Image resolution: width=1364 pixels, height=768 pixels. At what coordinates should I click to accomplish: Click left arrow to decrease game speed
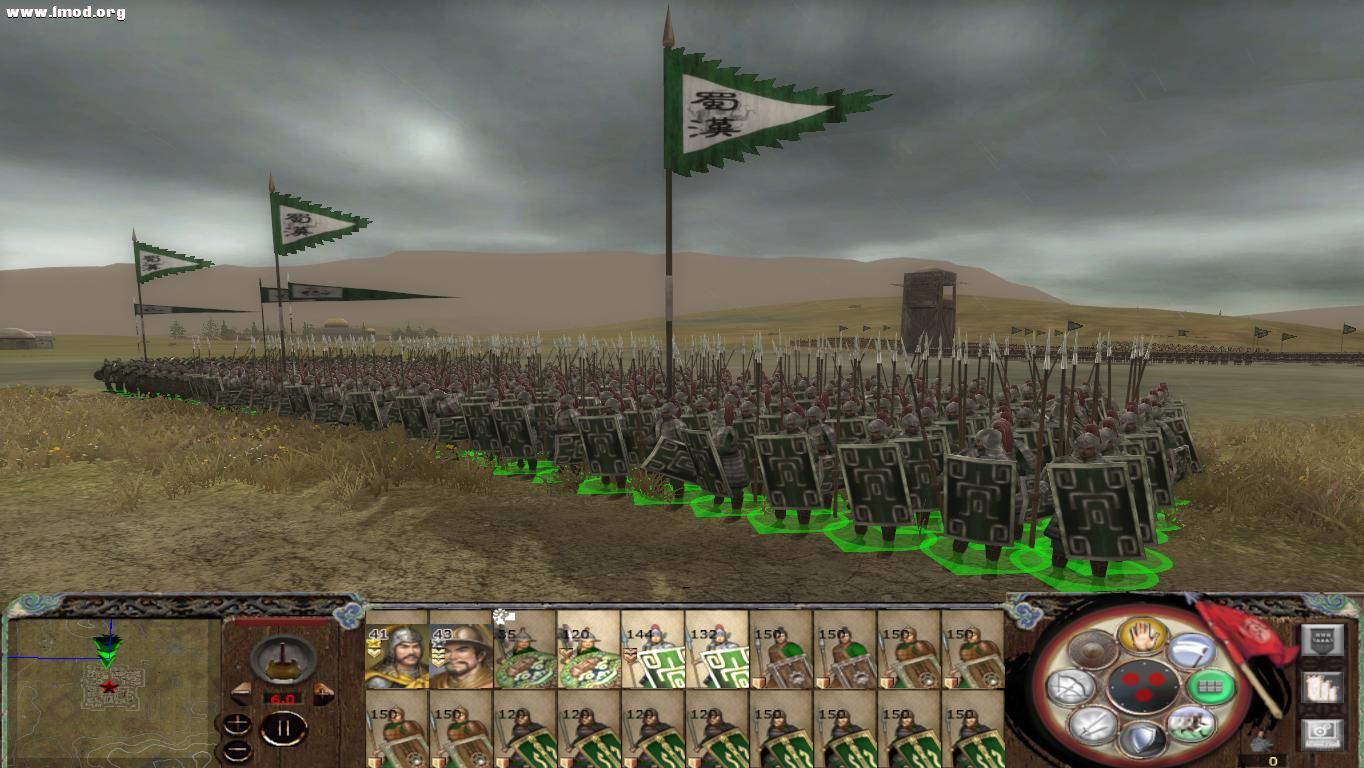point(241,694)
